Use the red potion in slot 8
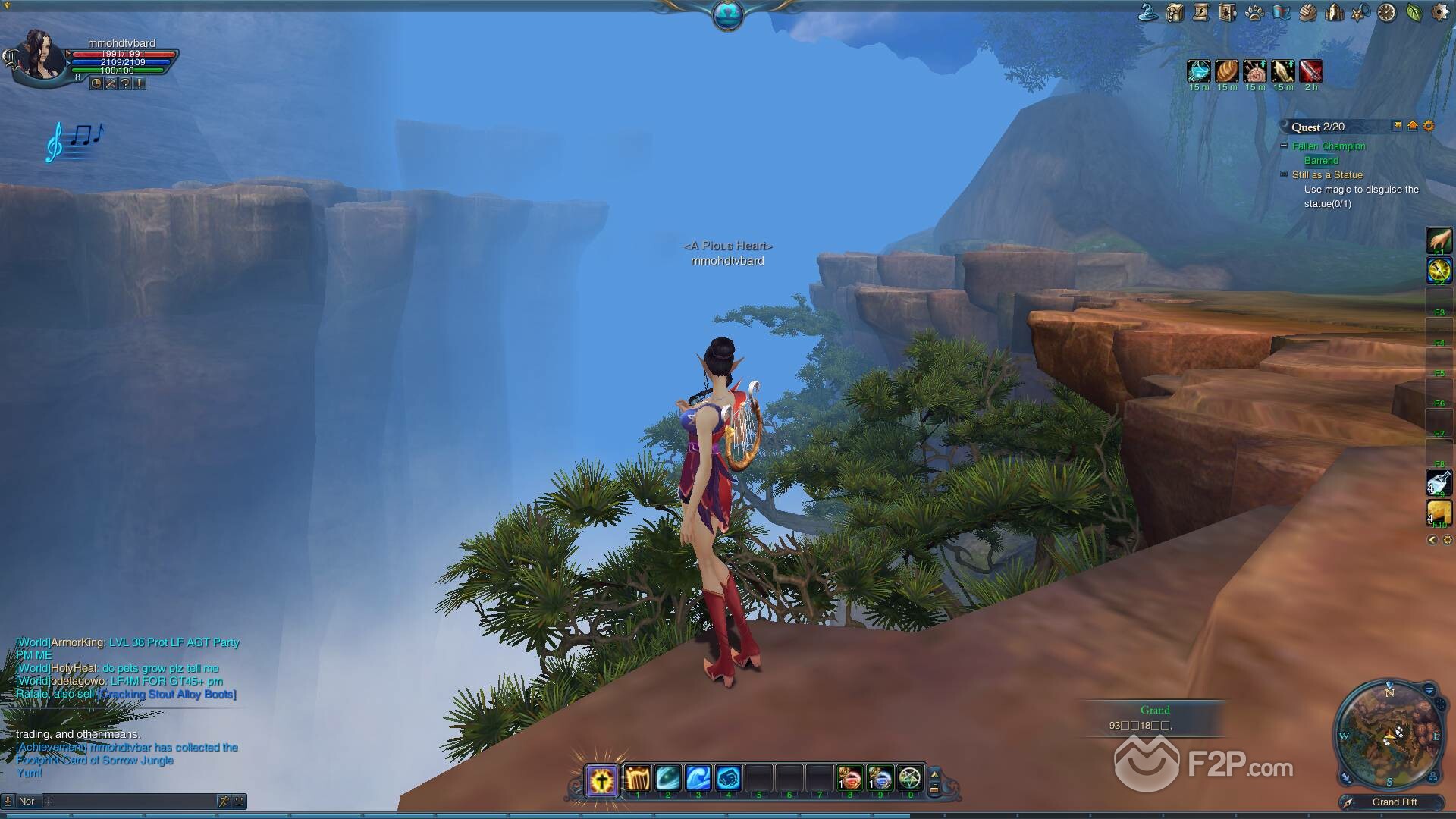 tap(849, 778)
